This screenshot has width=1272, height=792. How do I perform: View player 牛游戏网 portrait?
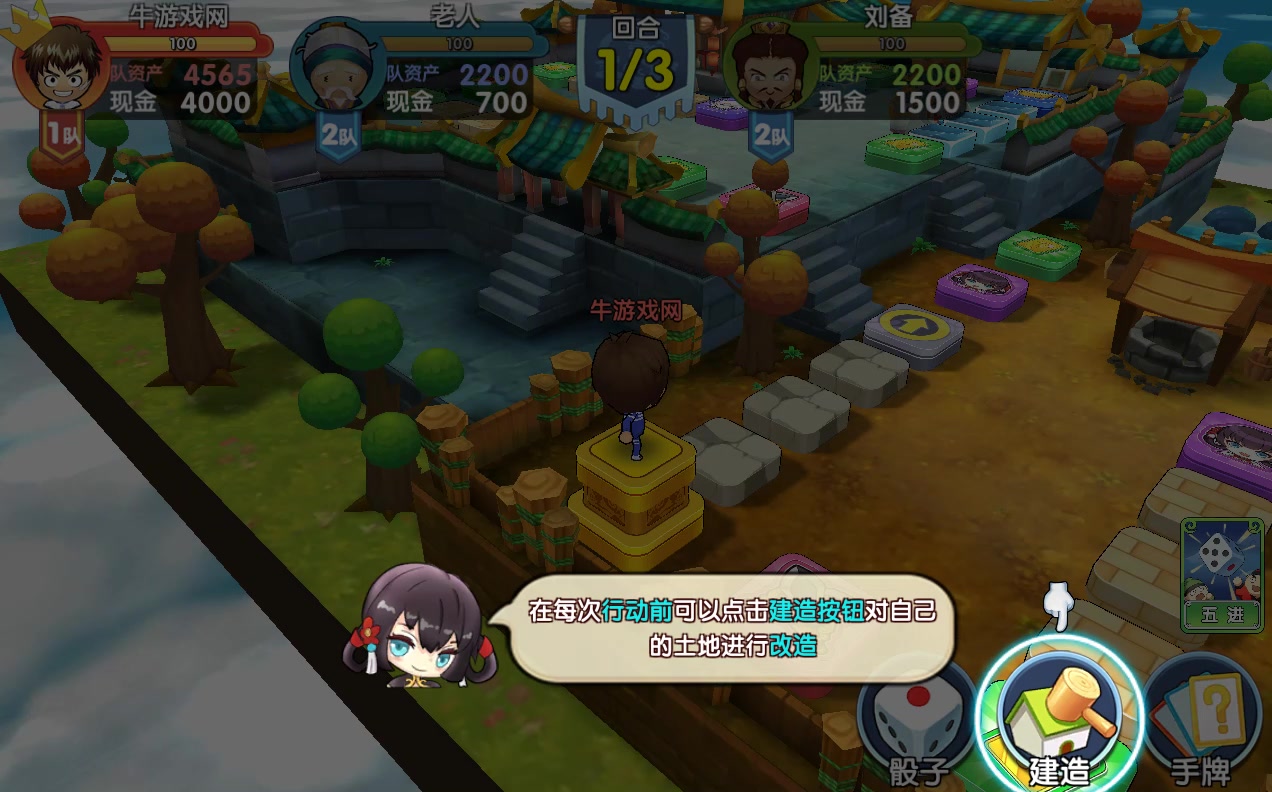click(58, 72)
